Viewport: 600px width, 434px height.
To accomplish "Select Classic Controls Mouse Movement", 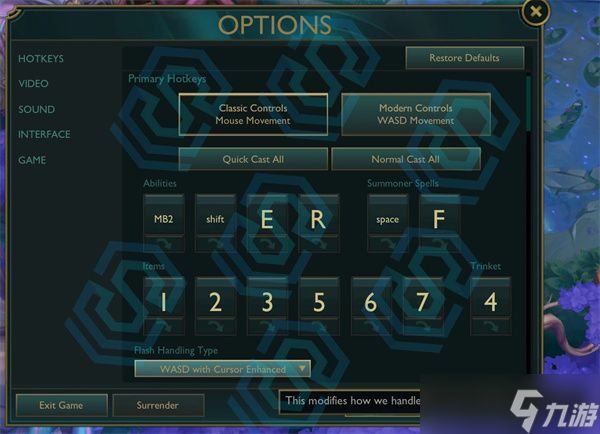I will point(253,114).
